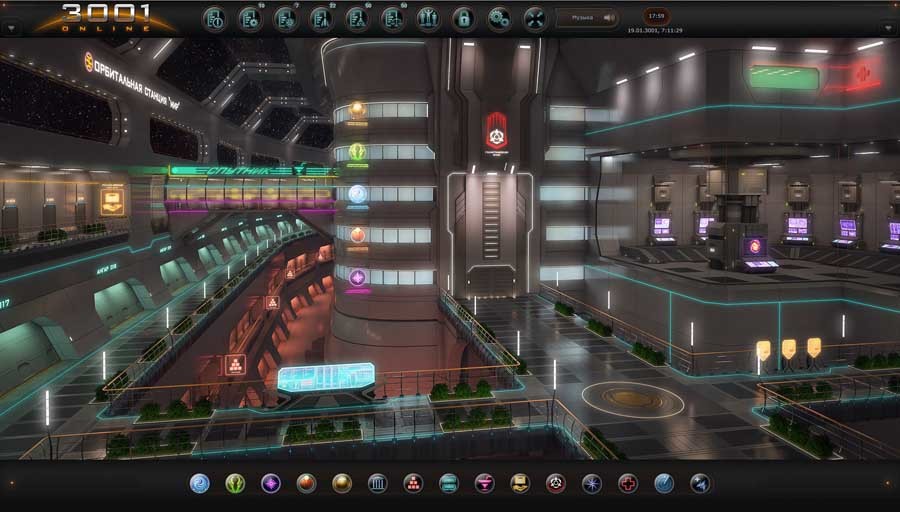This screenshot has height=512, width=900.
Task: Choose the purple four-point star icon
Action: pos(271,484)
